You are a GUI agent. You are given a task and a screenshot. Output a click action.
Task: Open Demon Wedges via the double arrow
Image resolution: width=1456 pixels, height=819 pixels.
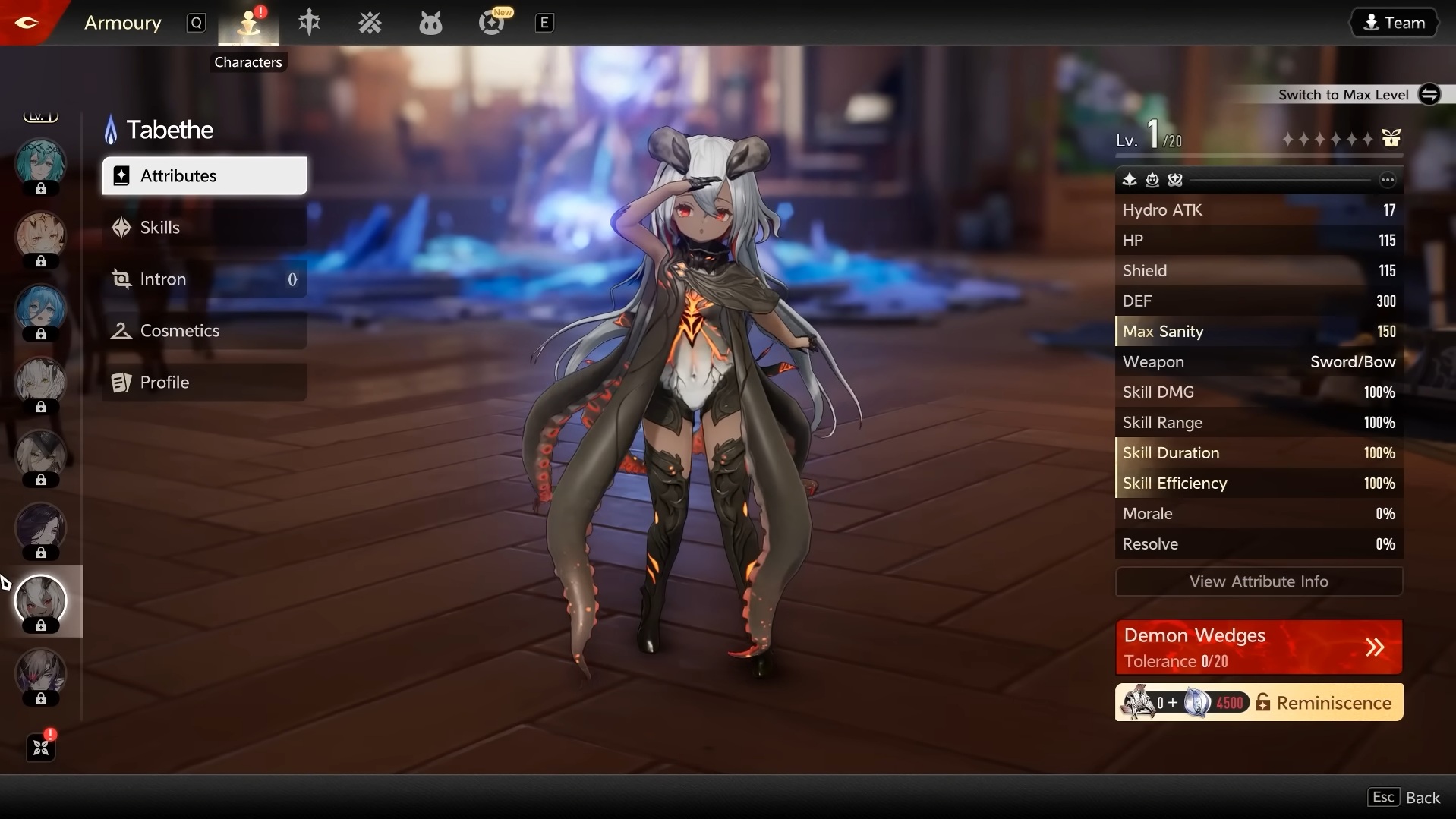[1376, 647]
